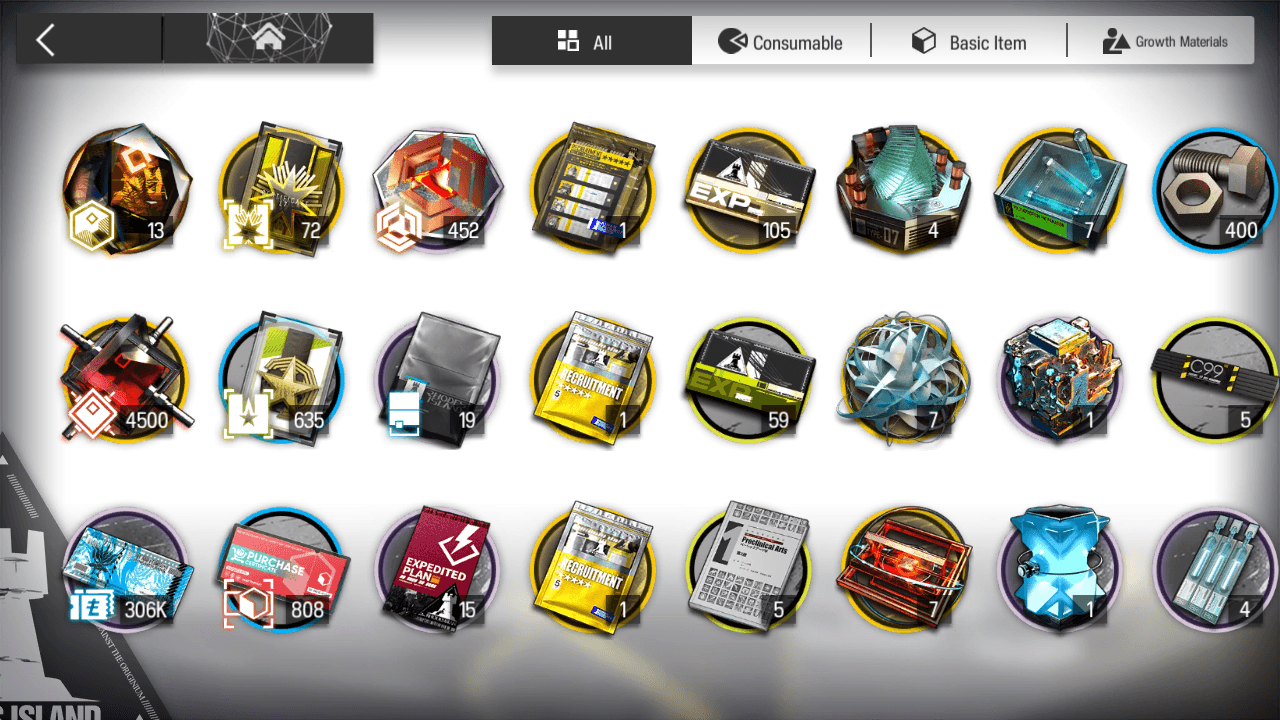Pick the green EXP card with 59
1280x720 pixels.
pos(748,378)
